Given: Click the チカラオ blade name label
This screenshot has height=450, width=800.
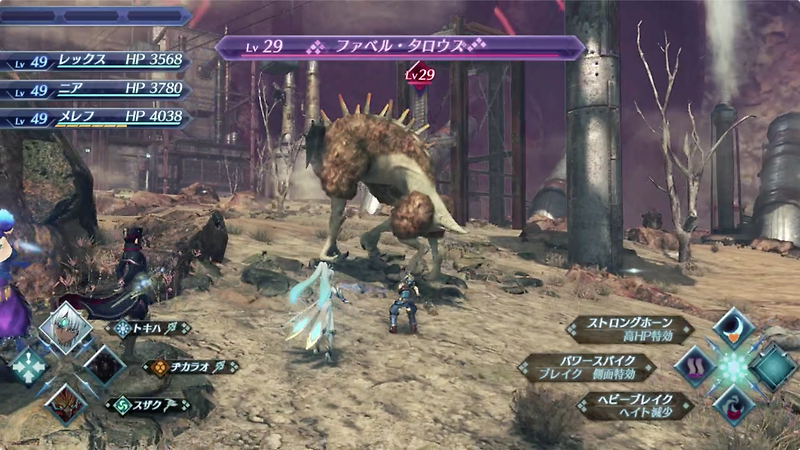Looking at the screenshot, I should (184, 367).
